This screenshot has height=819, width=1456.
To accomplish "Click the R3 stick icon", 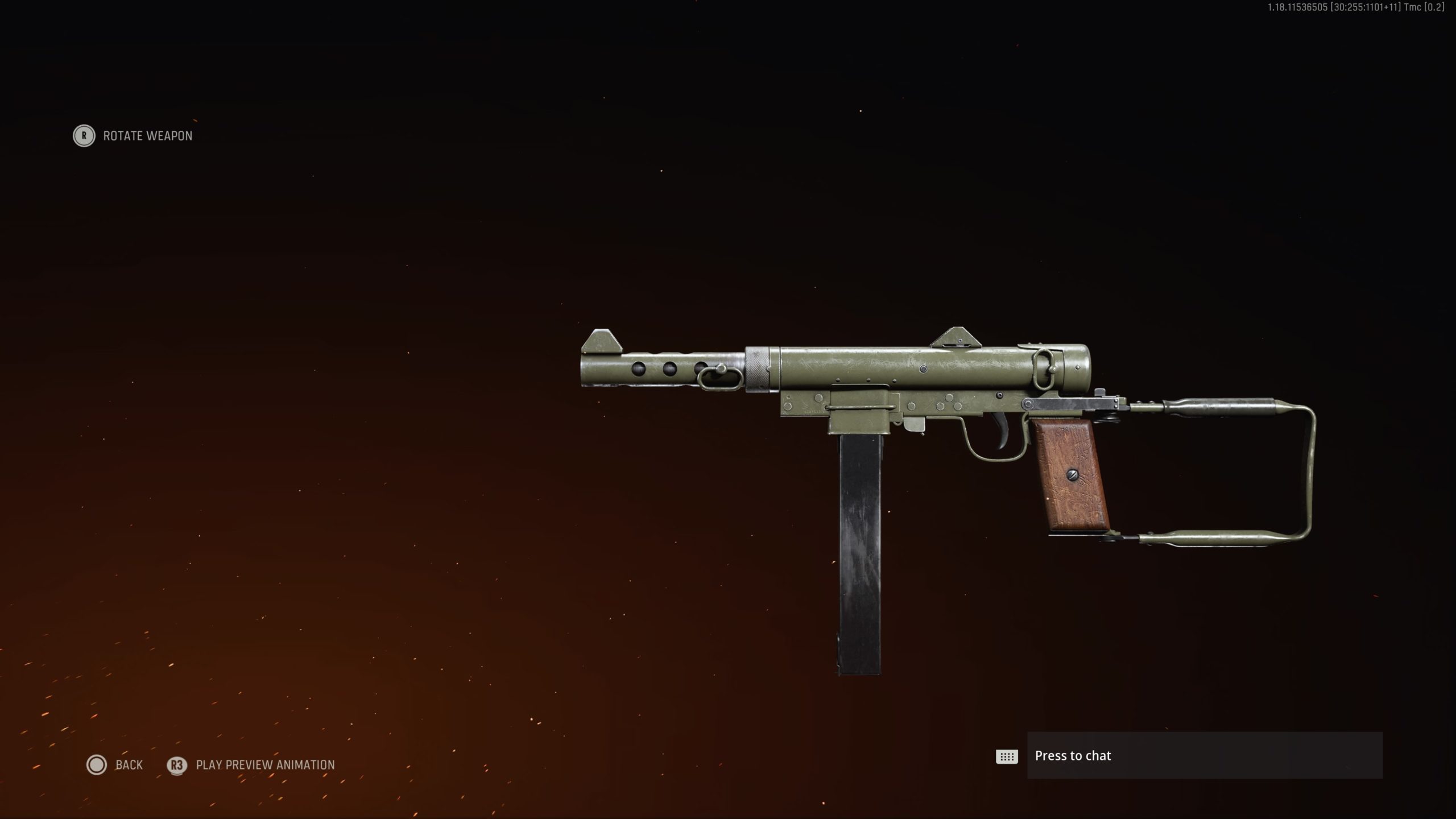I will pos(176,766).
